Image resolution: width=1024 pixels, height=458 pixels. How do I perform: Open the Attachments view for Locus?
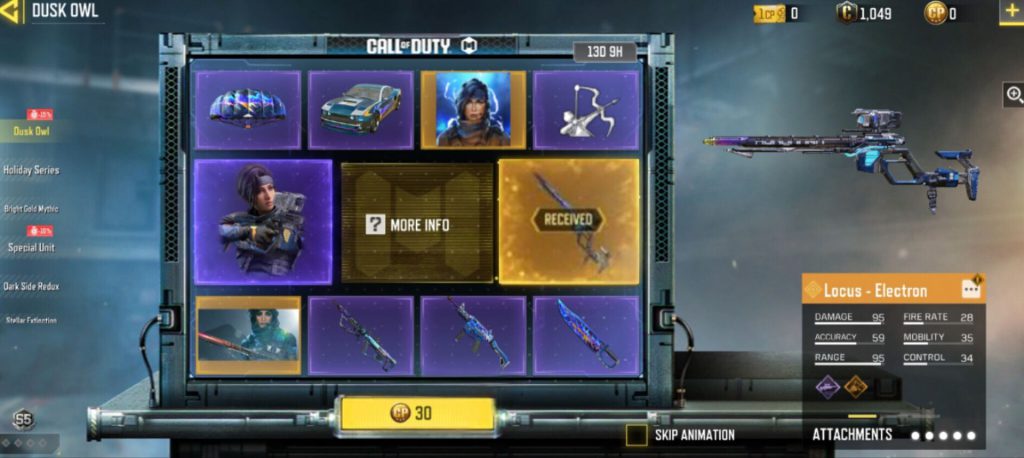pos(852,434)
